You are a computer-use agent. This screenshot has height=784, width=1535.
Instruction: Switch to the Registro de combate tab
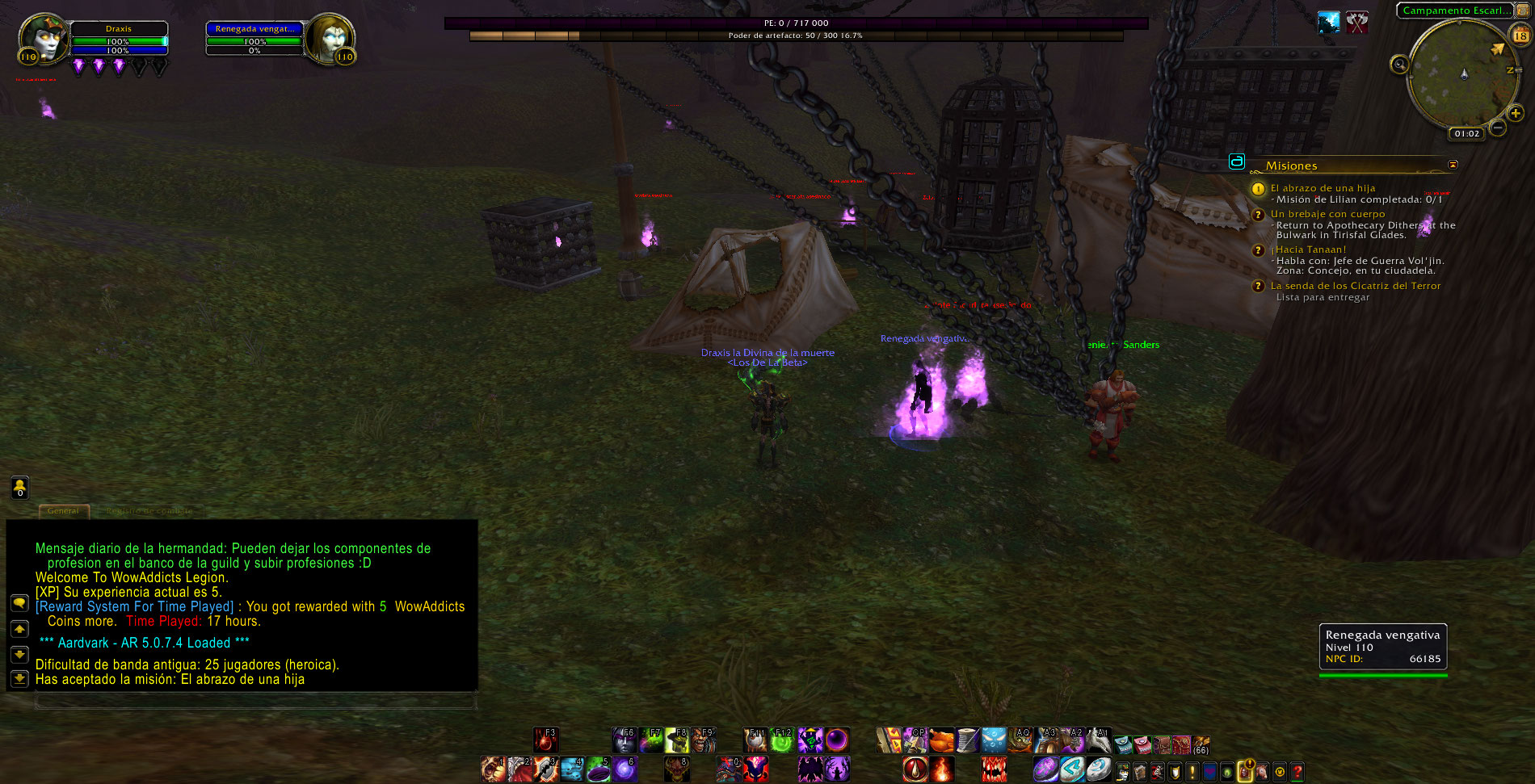(149, 511)
